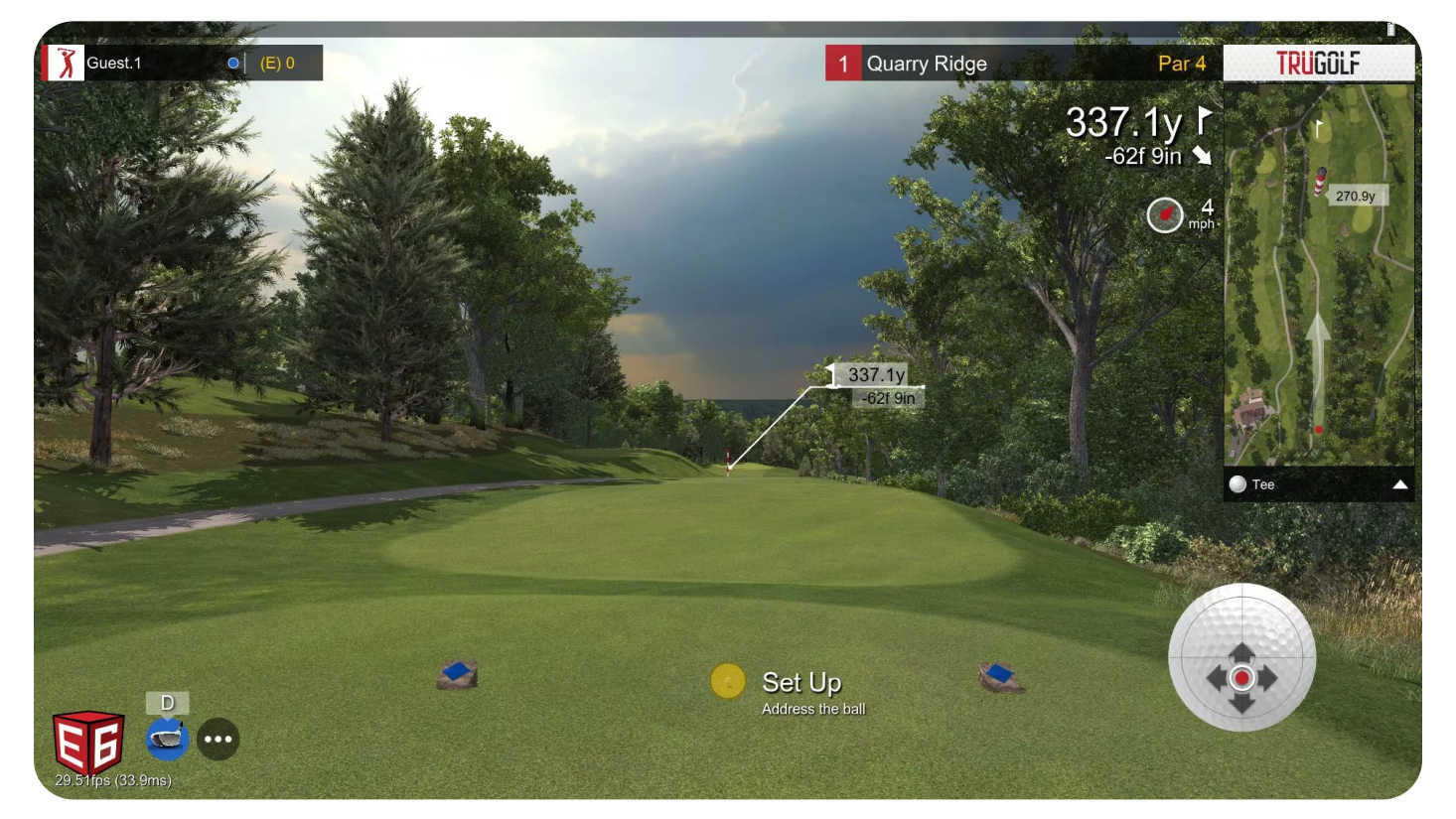
Task: Move aim up with the up arrow
Action: tap(1241, 651)
